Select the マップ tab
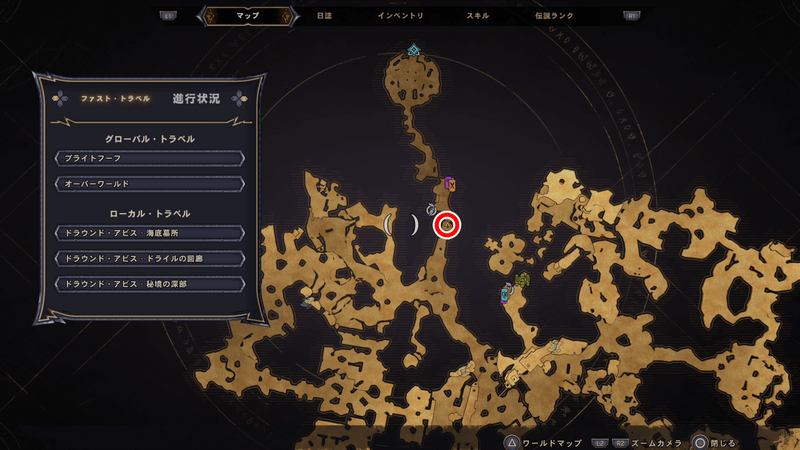The image size is (800, 450). coord(247,17)
